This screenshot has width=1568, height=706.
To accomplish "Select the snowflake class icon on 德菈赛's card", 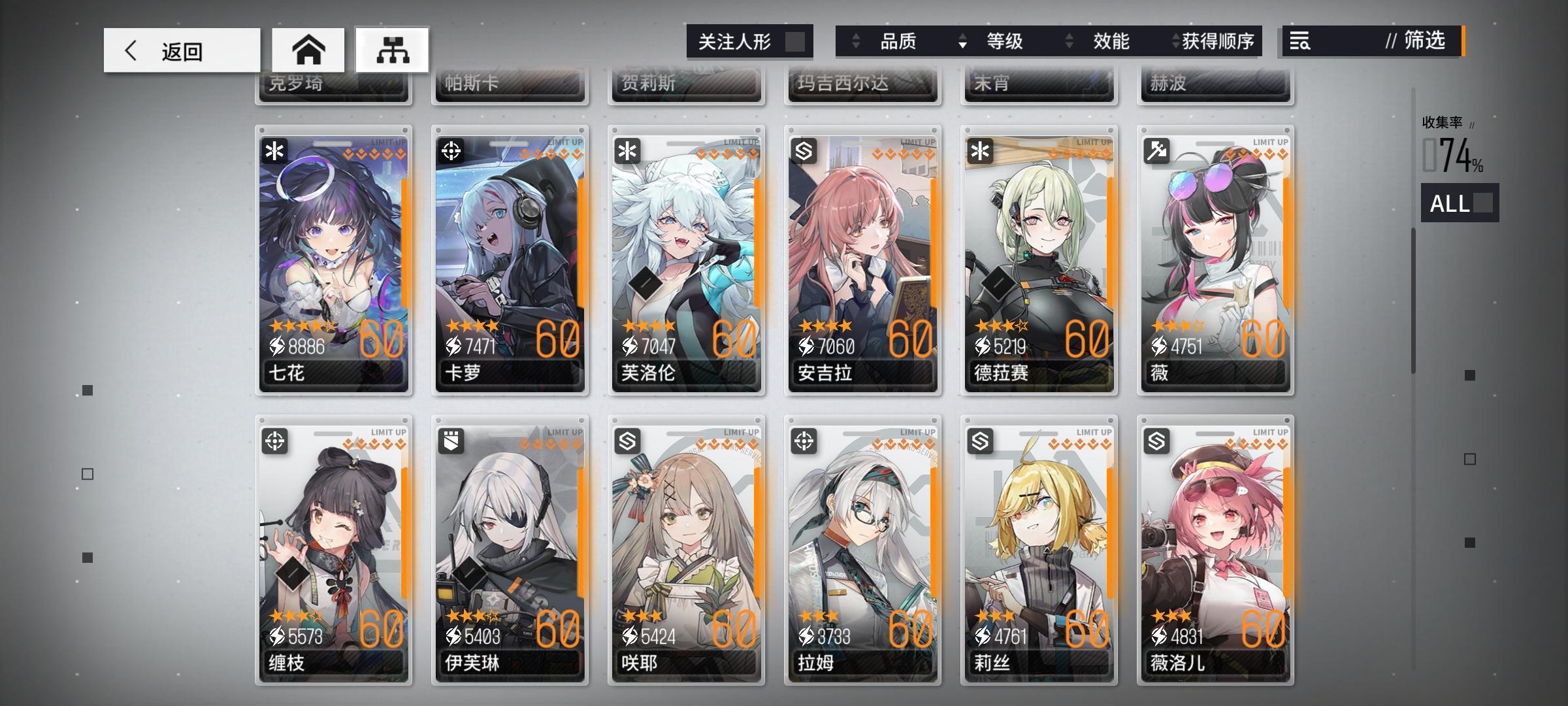I will click(980, 150).
